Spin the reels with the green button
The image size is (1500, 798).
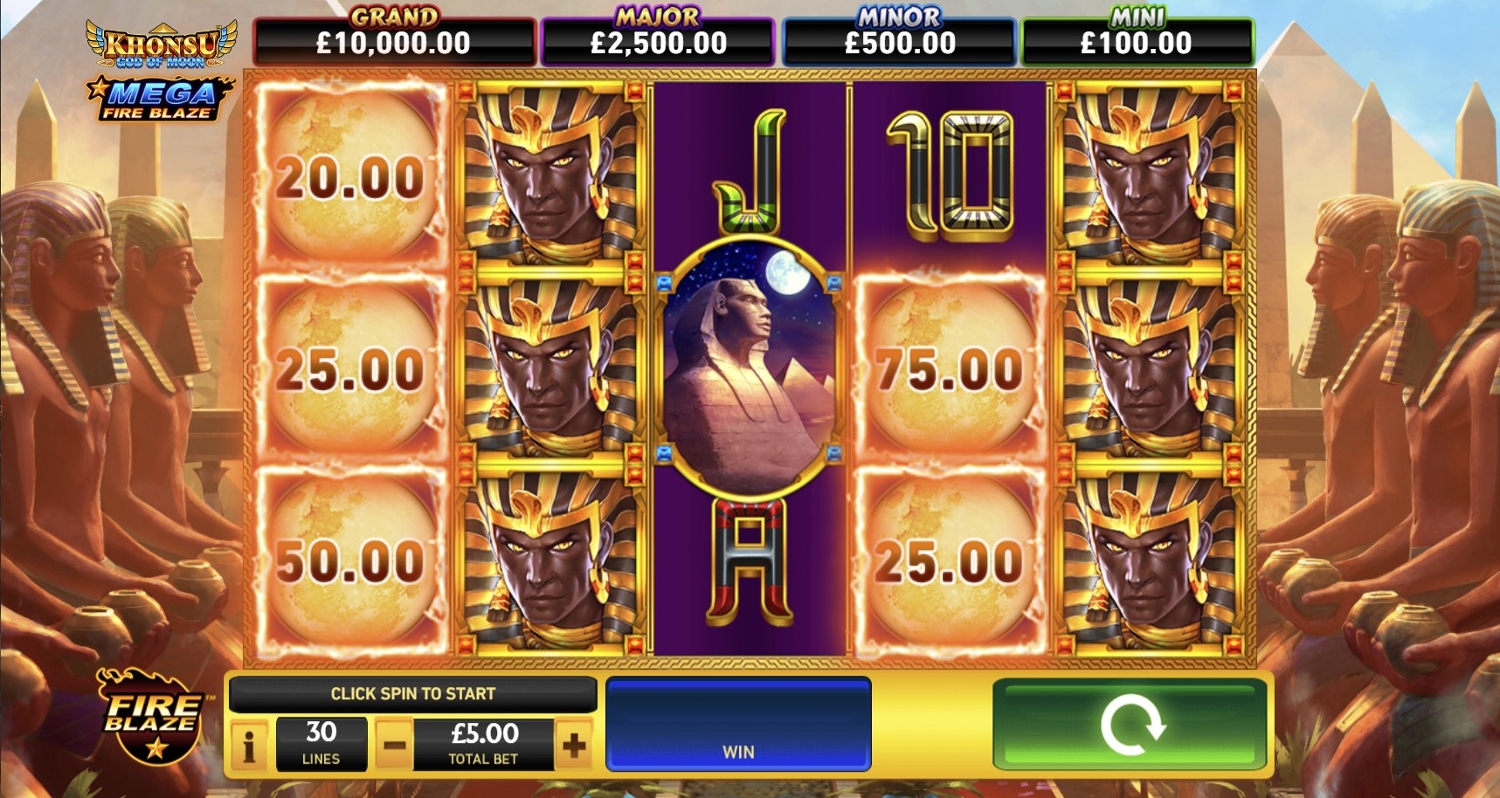point(1130,724)
